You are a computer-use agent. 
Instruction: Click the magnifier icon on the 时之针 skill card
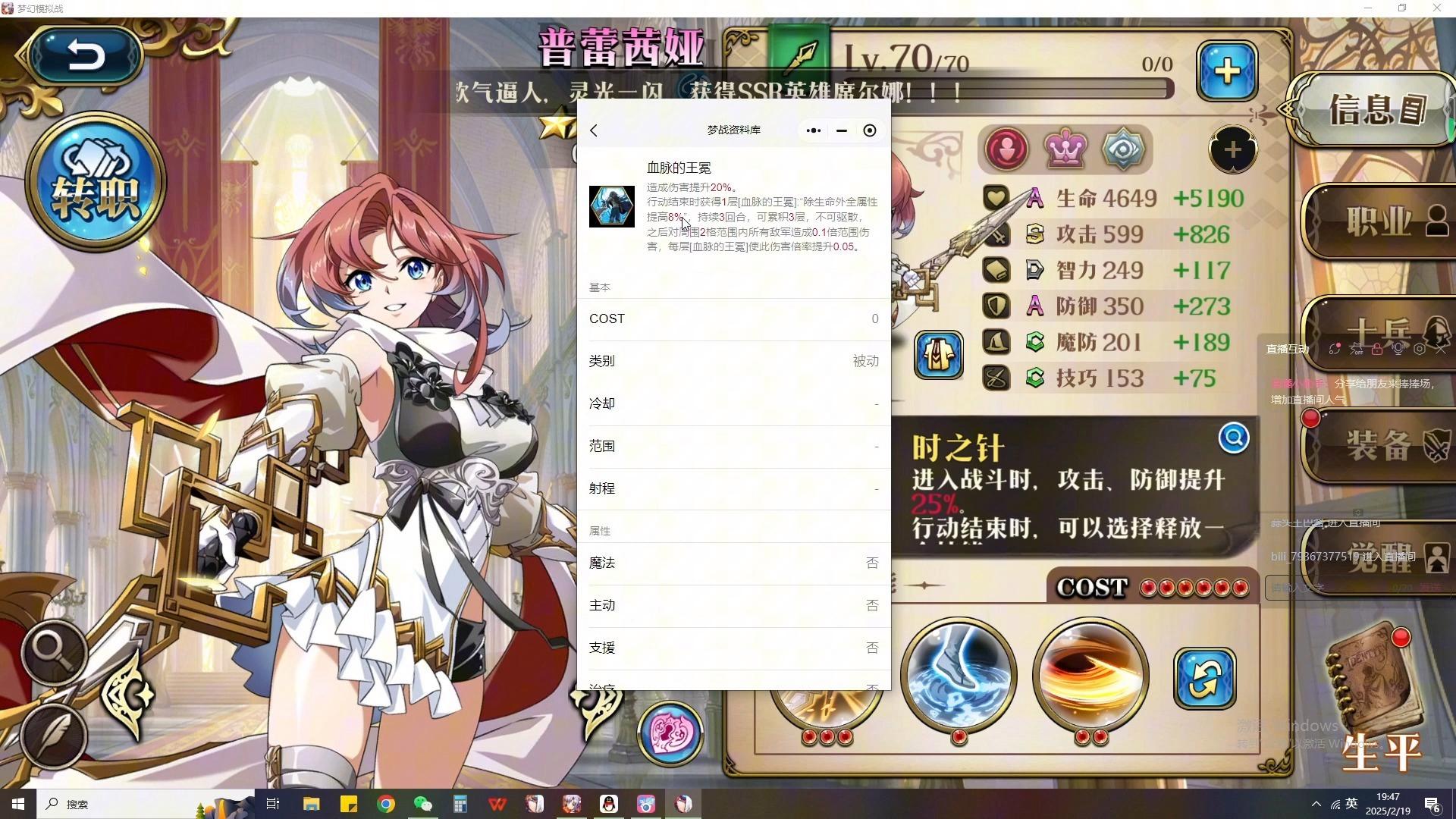click(1234, 438)
